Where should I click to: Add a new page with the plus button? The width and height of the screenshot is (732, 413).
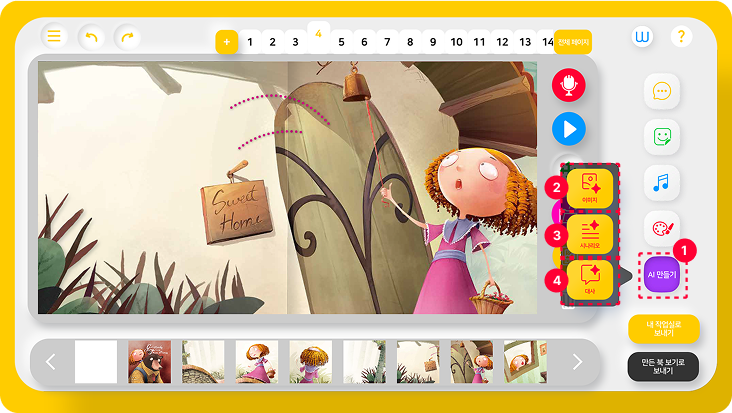click(227, 43)
